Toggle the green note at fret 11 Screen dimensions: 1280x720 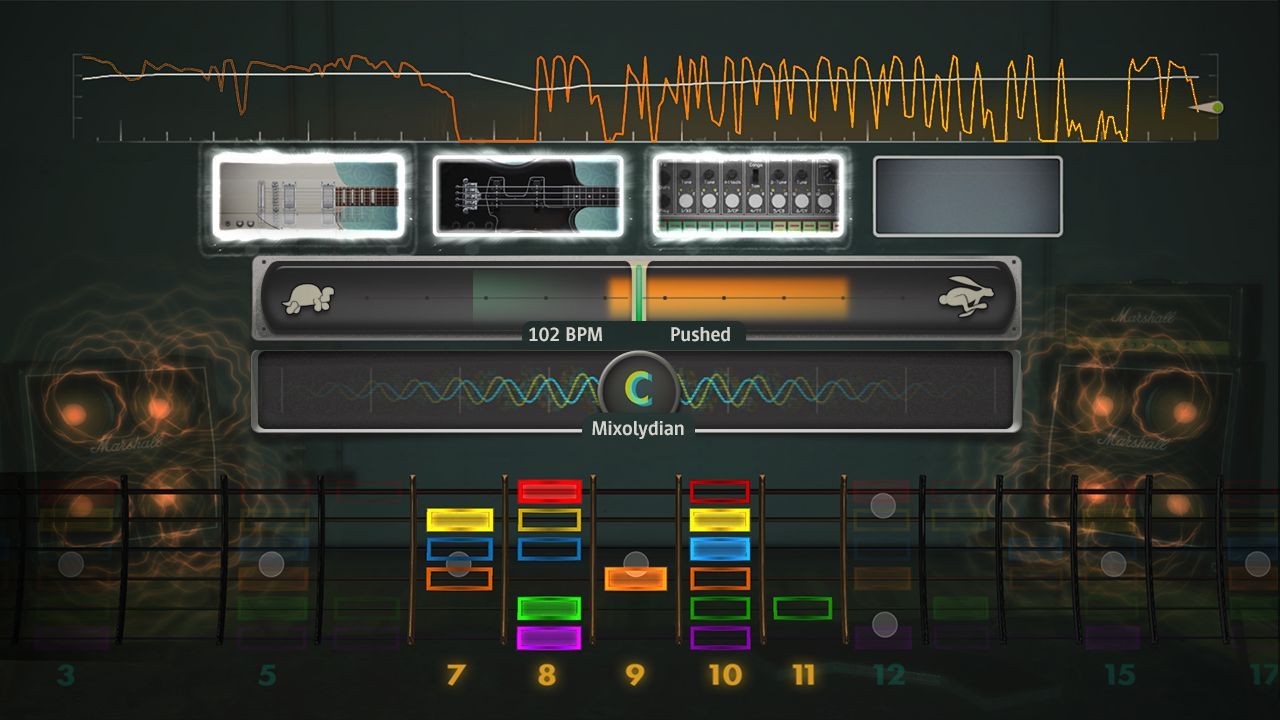coord(801,605)
